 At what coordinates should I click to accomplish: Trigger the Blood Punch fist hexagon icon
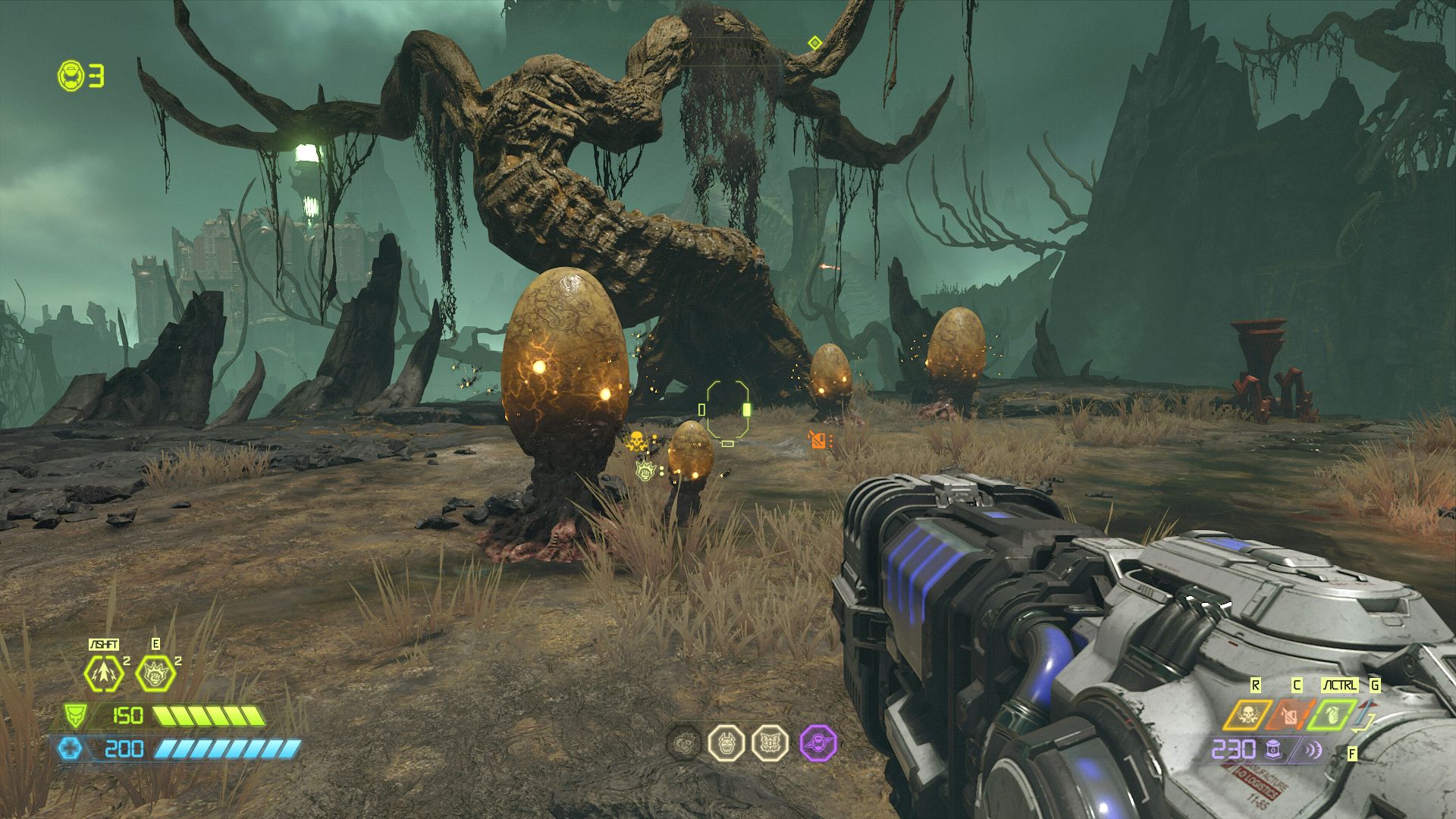coord(155,673)
